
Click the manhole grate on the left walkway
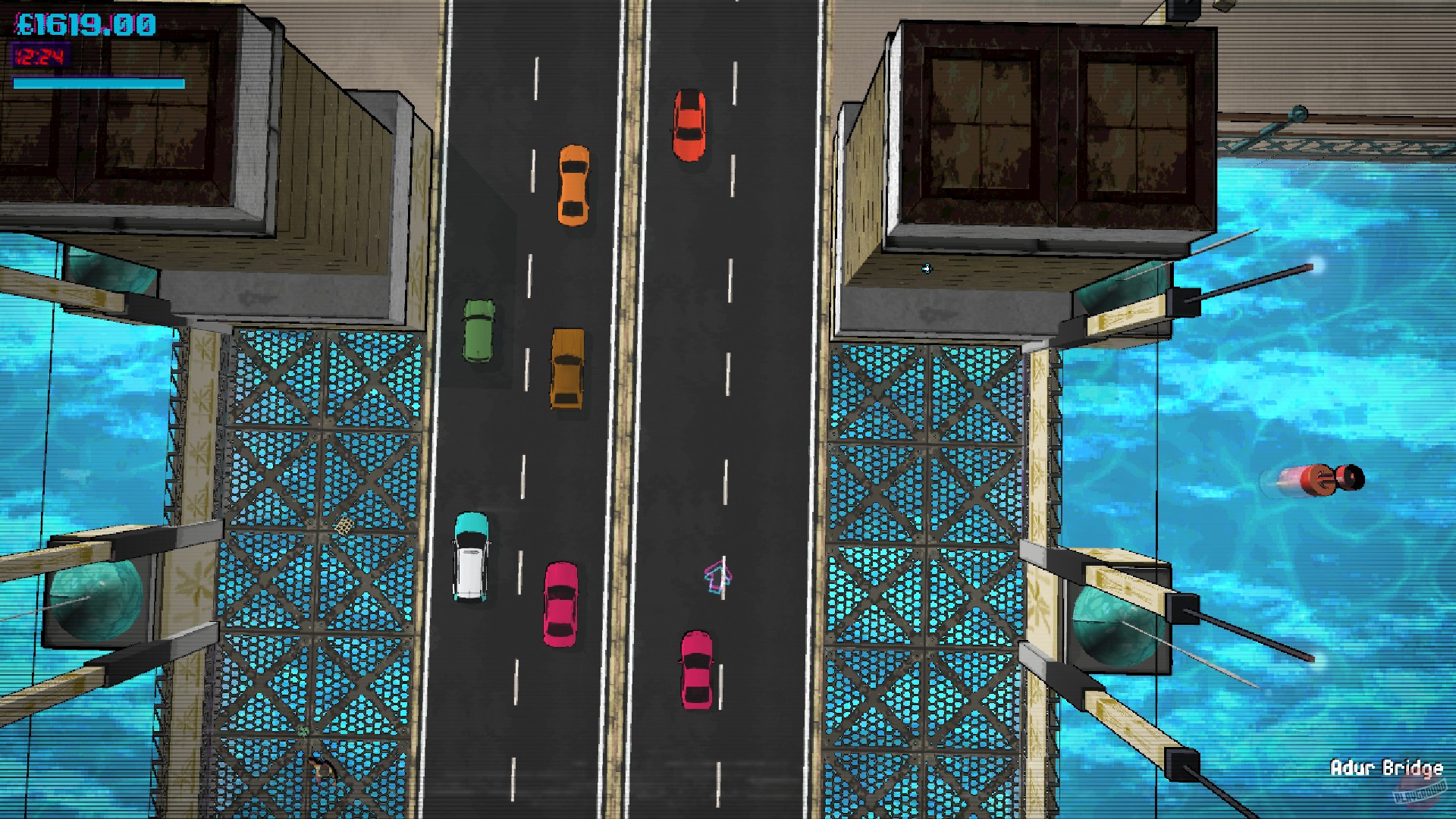tap(345, 526)
